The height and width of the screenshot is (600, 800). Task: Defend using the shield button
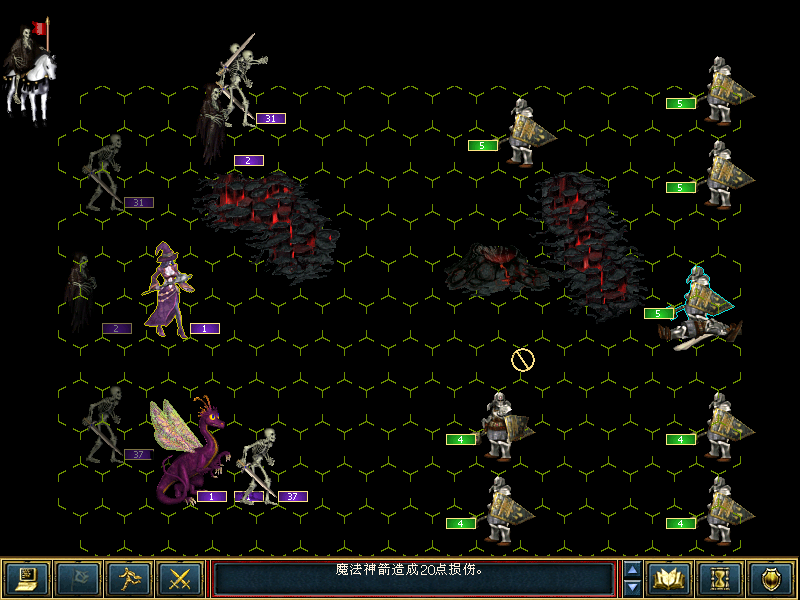point(771,578)
